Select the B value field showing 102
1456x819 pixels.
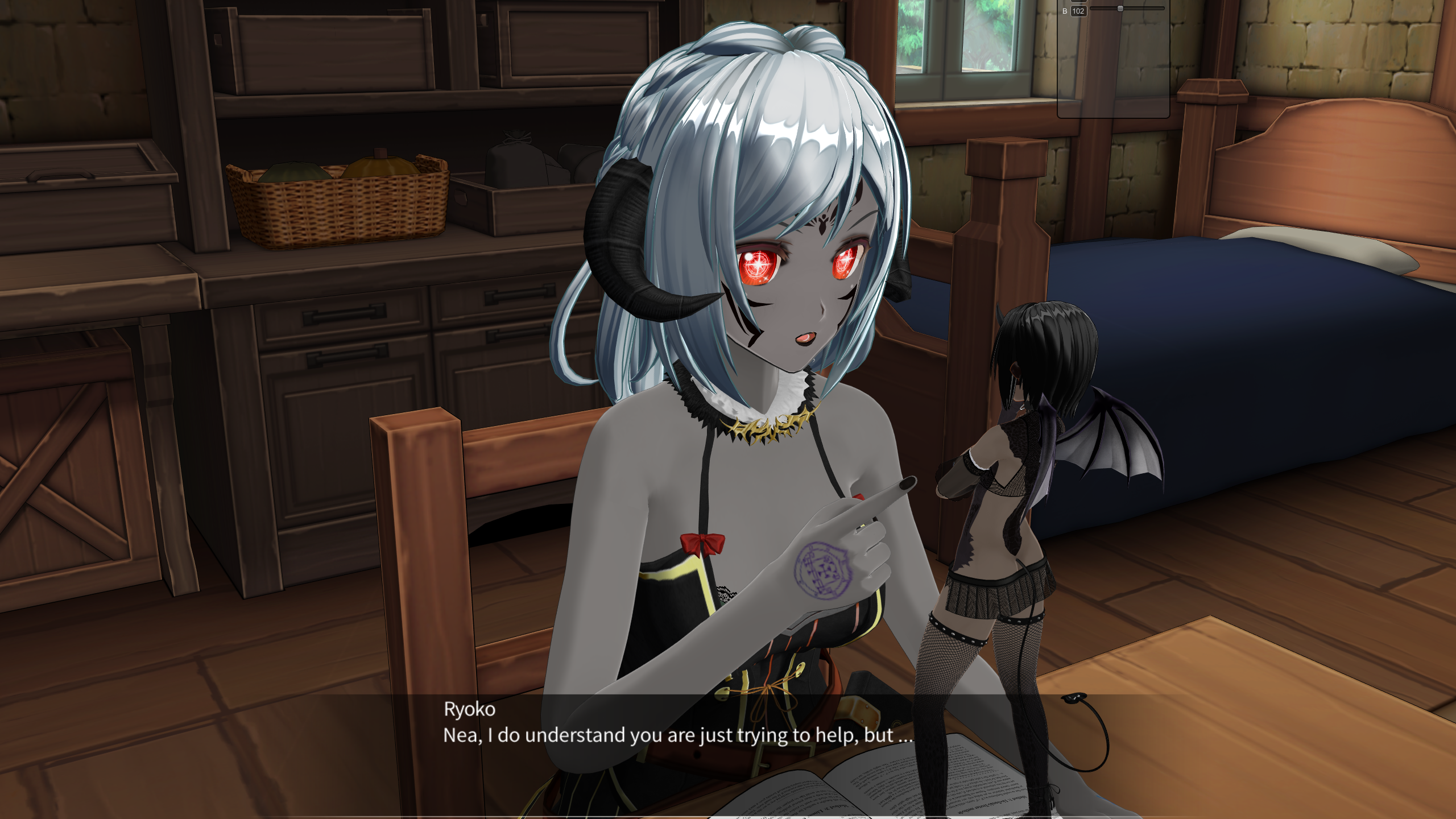(1078, 11)
